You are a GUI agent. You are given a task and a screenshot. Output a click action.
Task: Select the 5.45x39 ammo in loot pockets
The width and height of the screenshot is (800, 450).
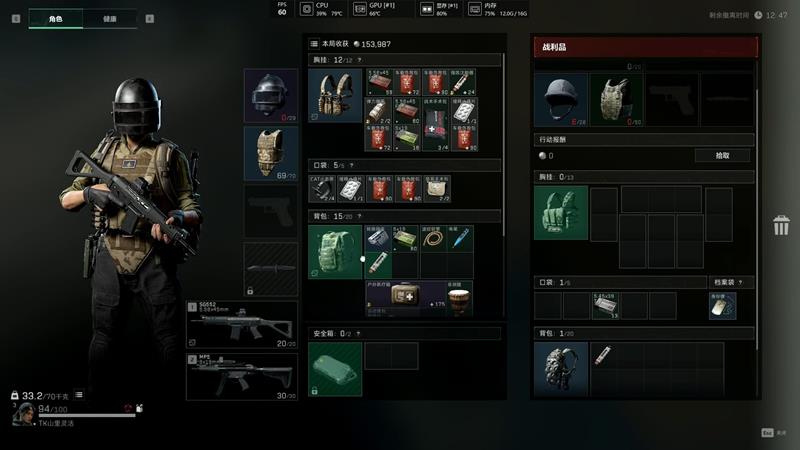point(604,306)
